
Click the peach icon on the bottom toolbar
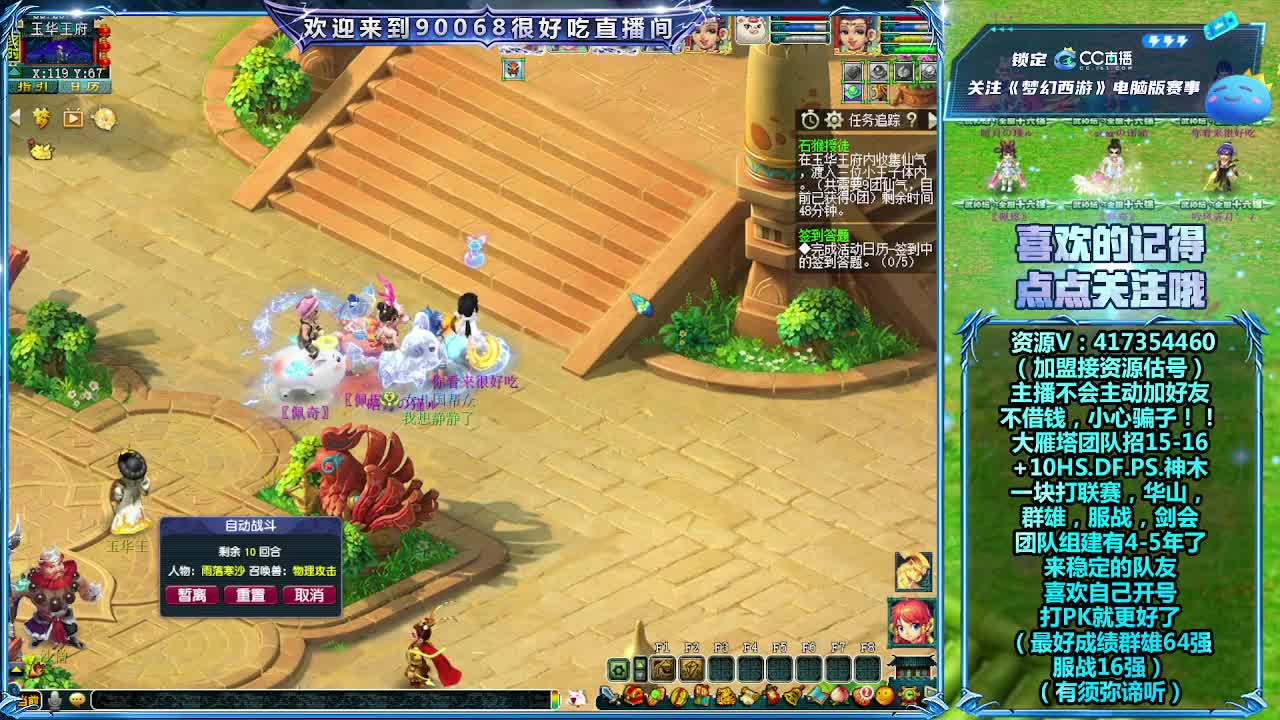(838, 696)
